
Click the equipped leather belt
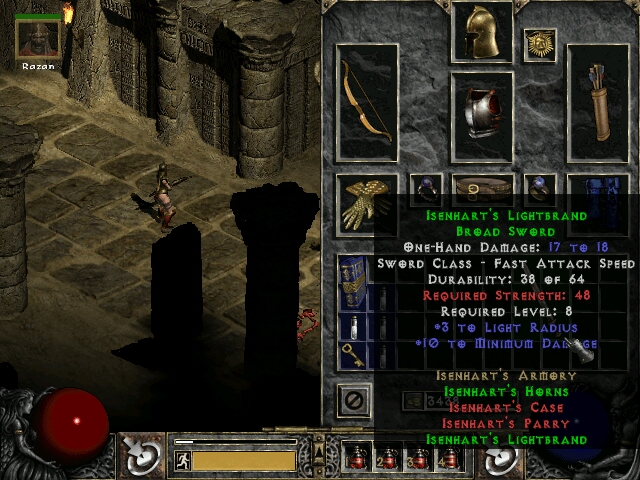tap(482, 186)
